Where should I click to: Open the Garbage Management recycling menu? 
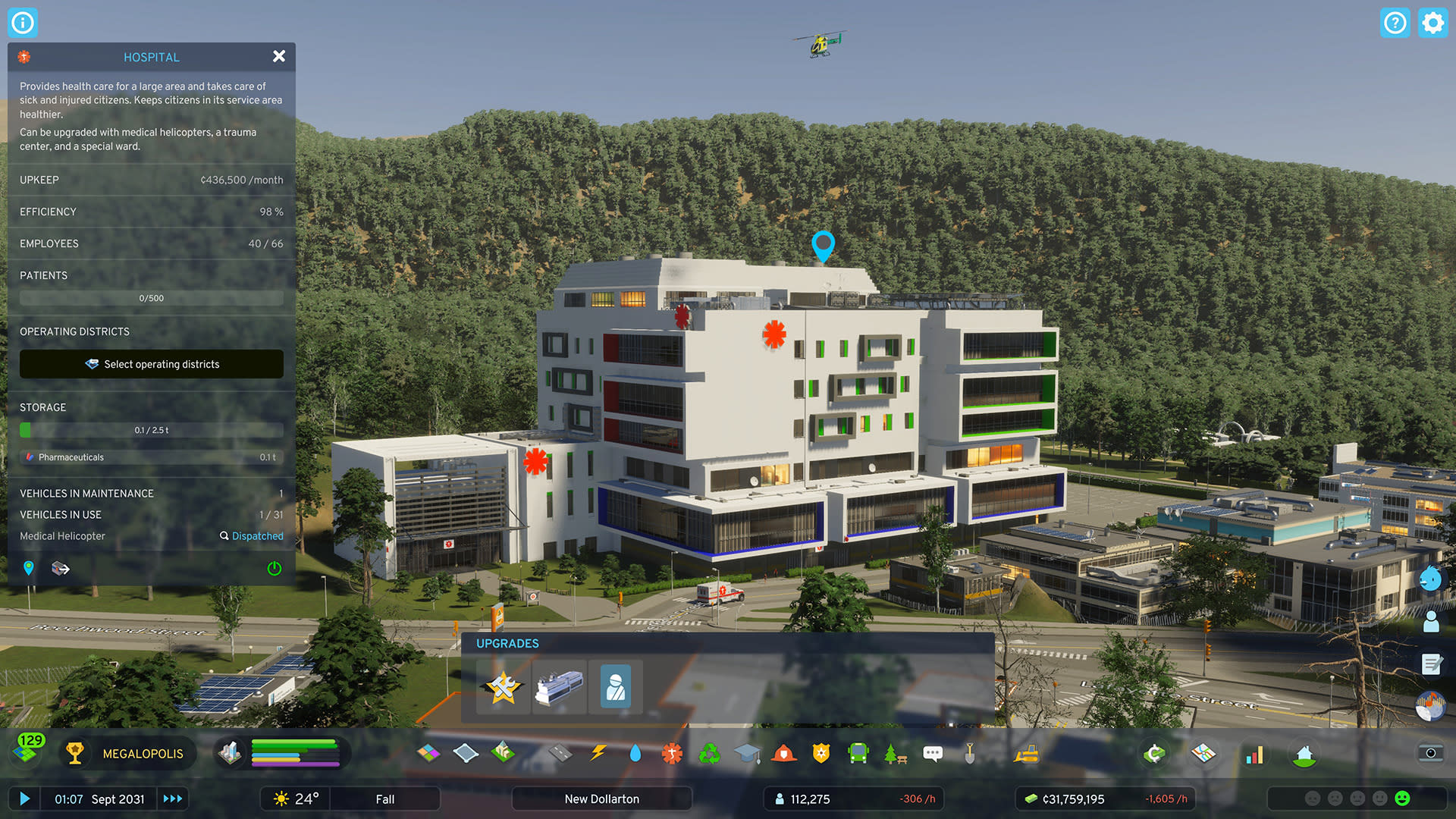coord(708,753)
